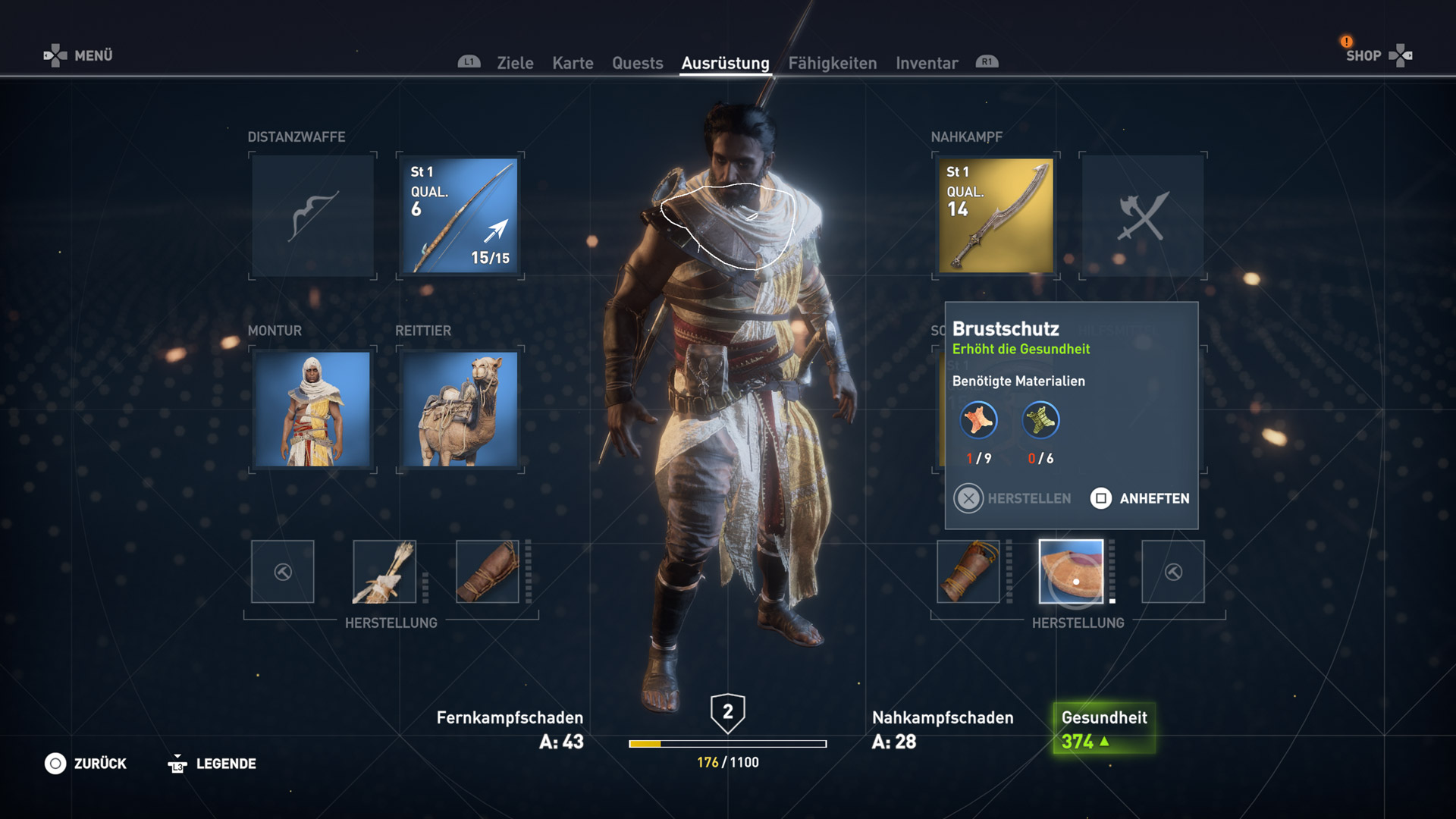The height and width of the screenshot is (819, 1456).
Task: Show the Legende
Action: point(212,764)
